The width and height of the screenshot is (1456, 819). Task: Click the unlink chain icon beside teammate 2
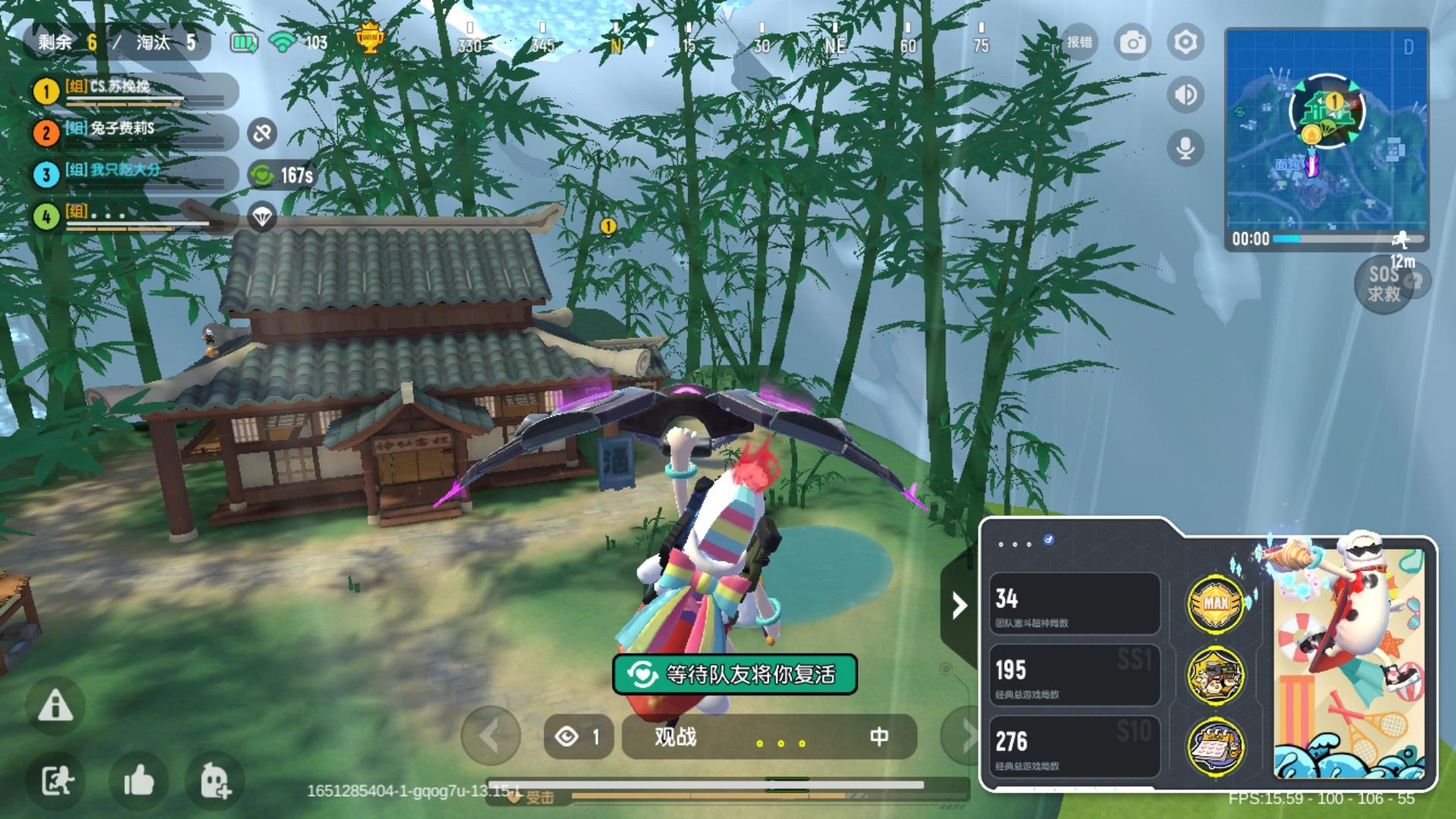point(262,133)
